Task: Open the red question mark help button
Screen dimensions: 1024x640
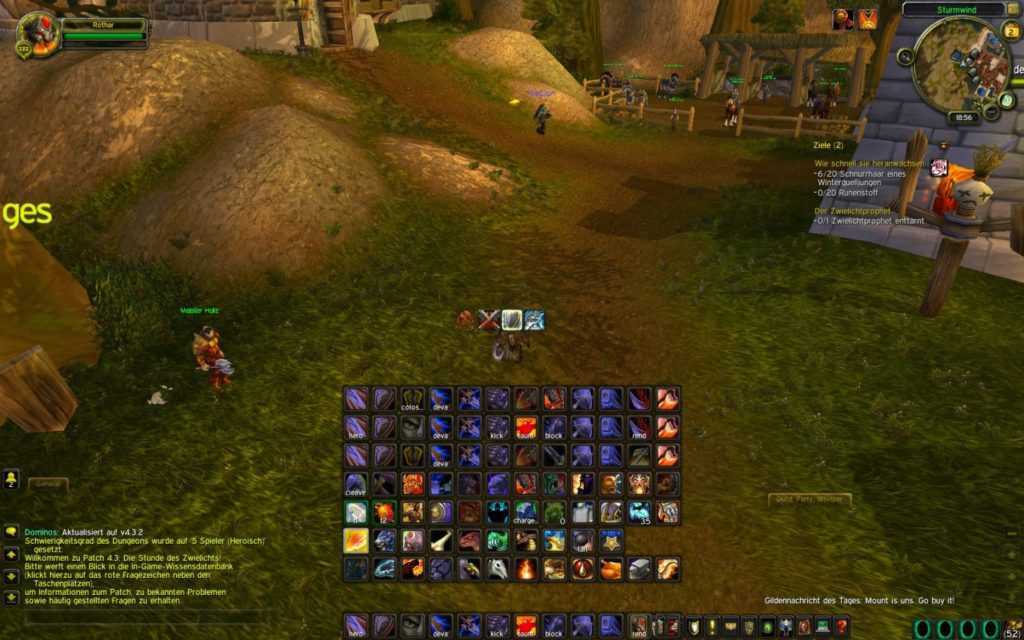Action: click(842, 627)
